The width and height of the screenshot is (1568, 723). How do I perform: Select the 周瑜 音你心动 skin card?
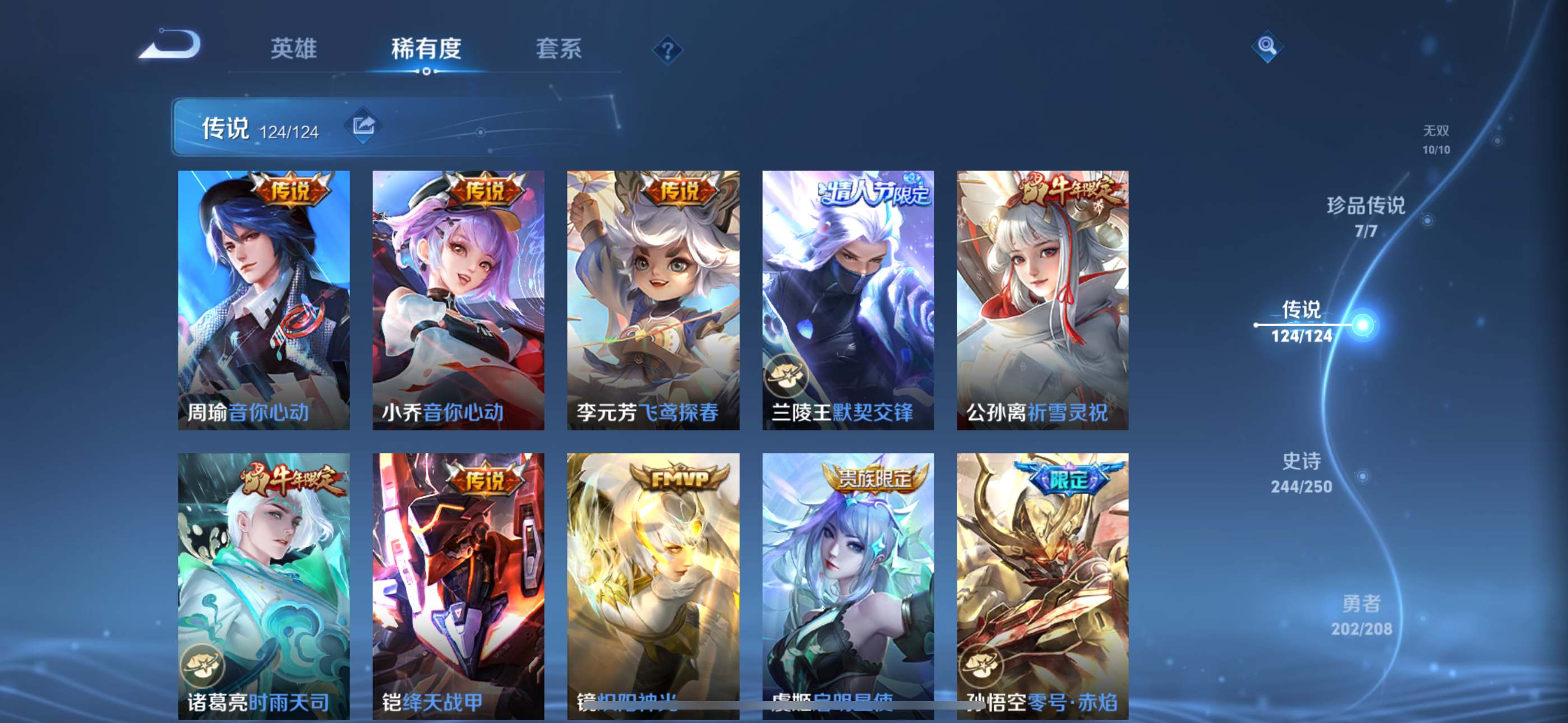click(x=264, y=300)
